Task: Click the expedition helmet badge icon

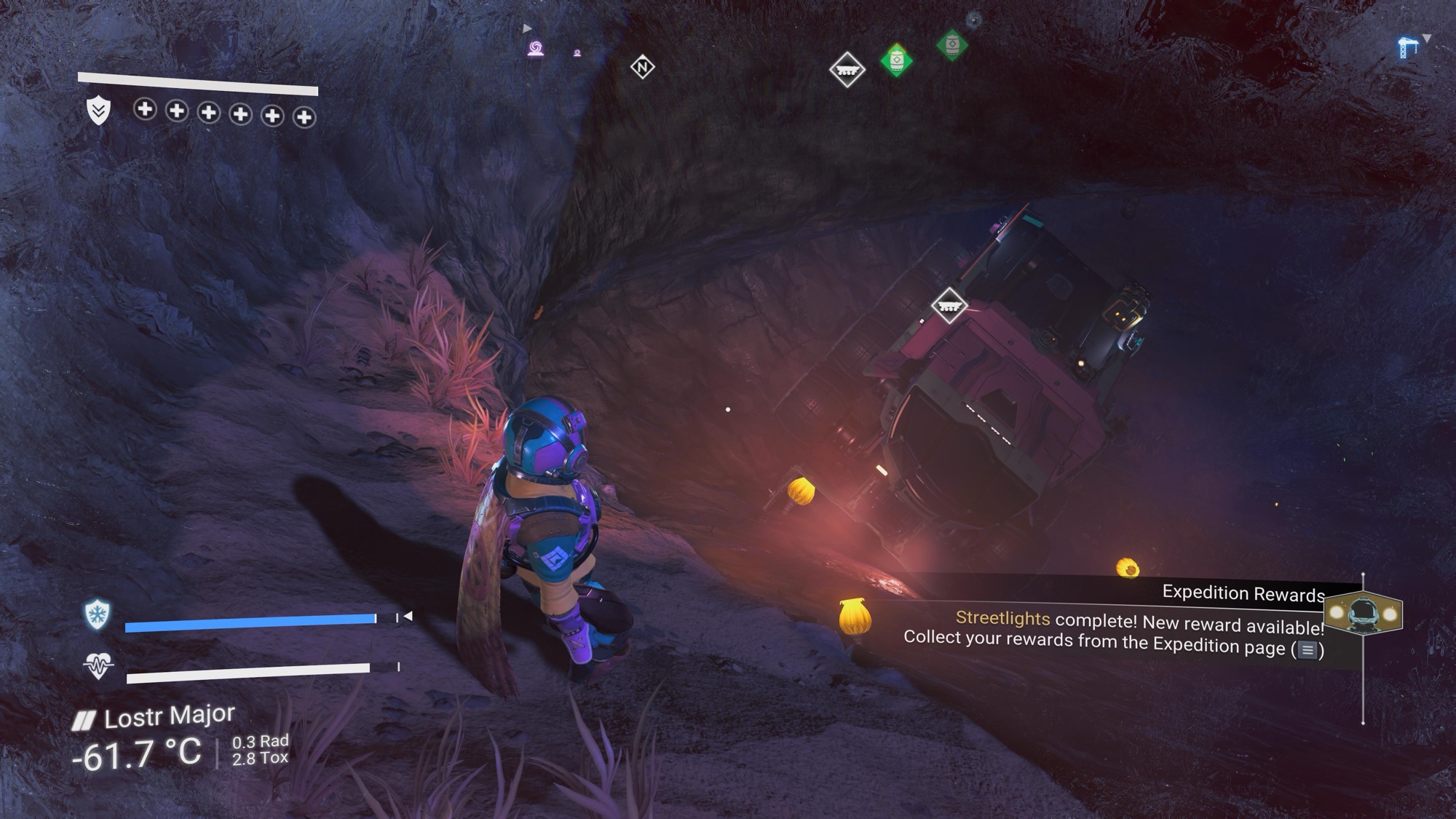Action: (1364, 614)
